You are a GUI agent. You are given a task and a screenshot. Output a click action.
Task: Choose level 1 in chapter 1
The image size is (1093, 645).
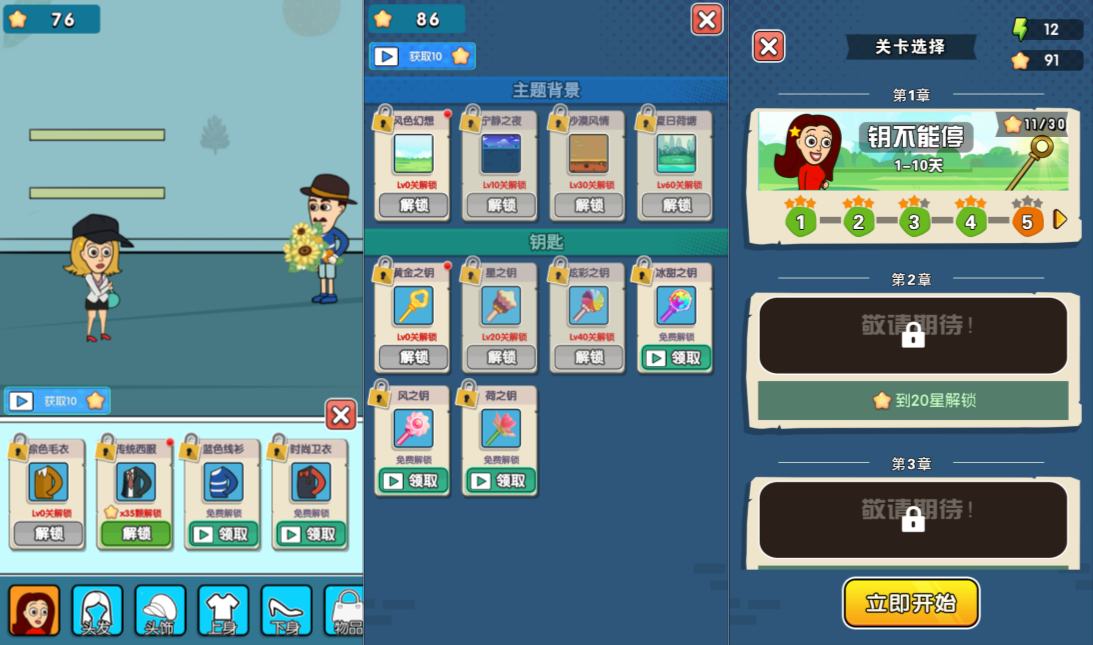(x=800, y=221)
